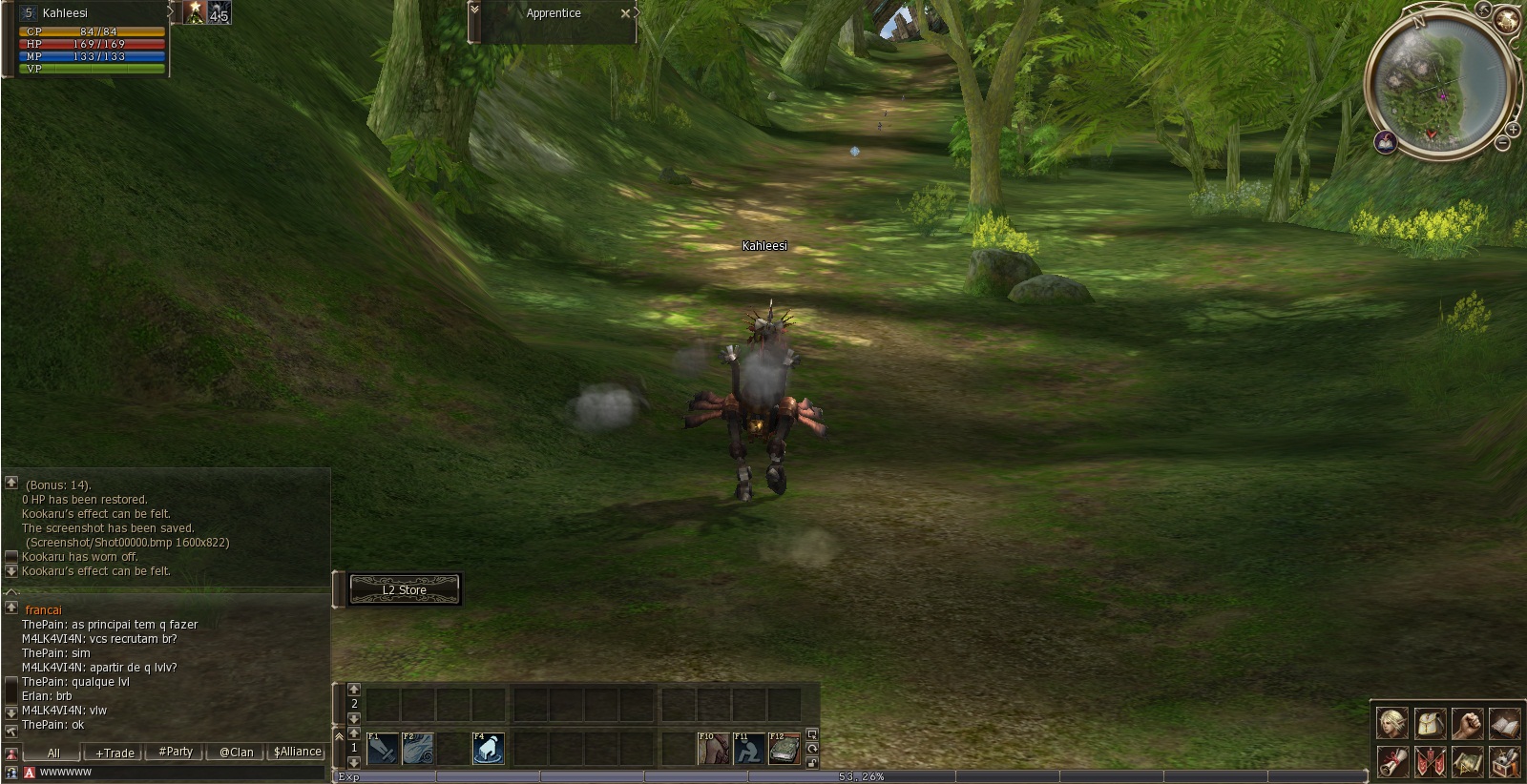Open the F12 book item
The image size is (1527, 784).
tap(784, 749)
